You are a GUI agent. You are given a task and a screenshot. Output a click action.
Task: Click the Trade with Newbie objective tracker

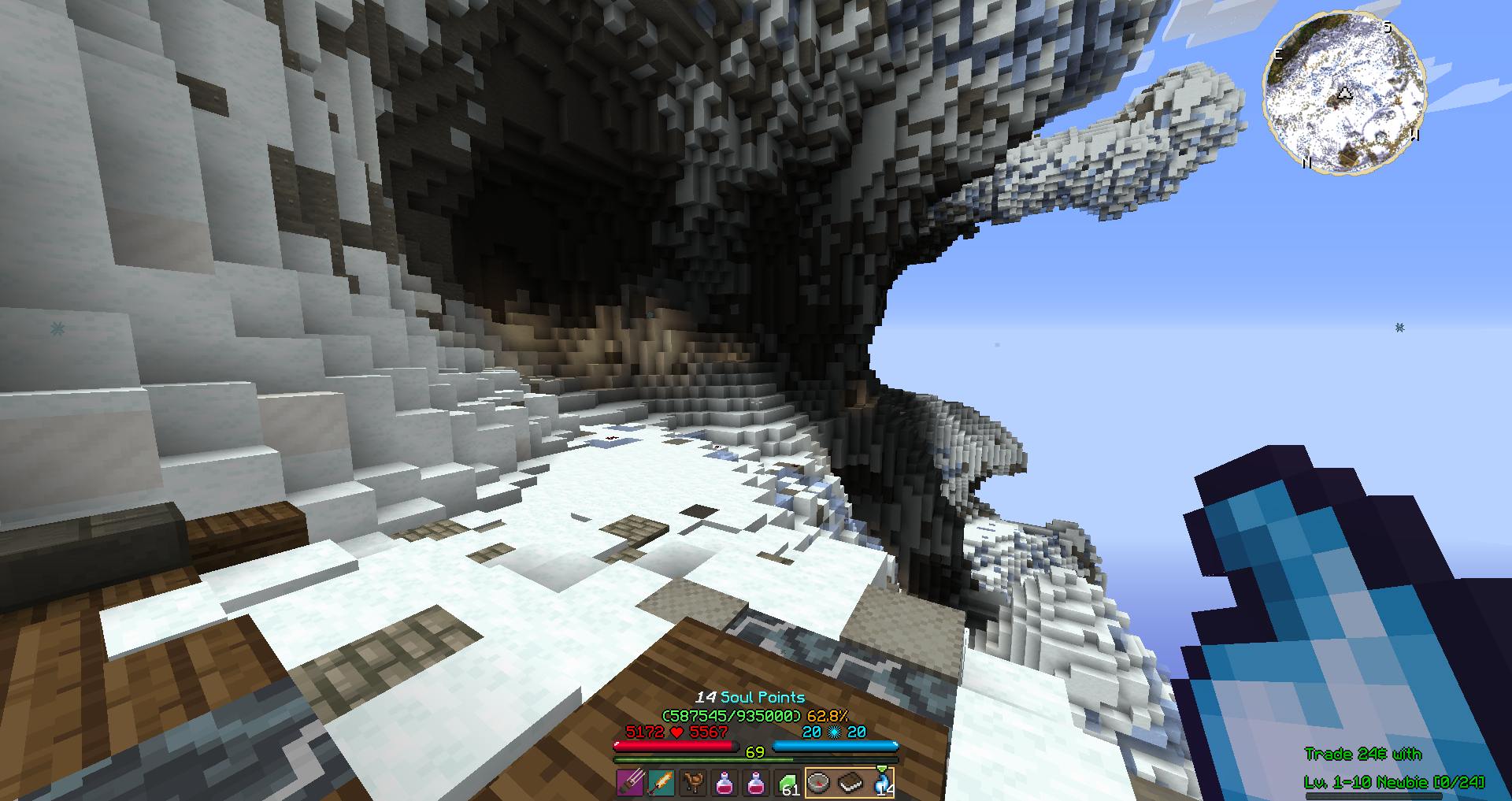pyautogui.click(x=1392, y=768)
